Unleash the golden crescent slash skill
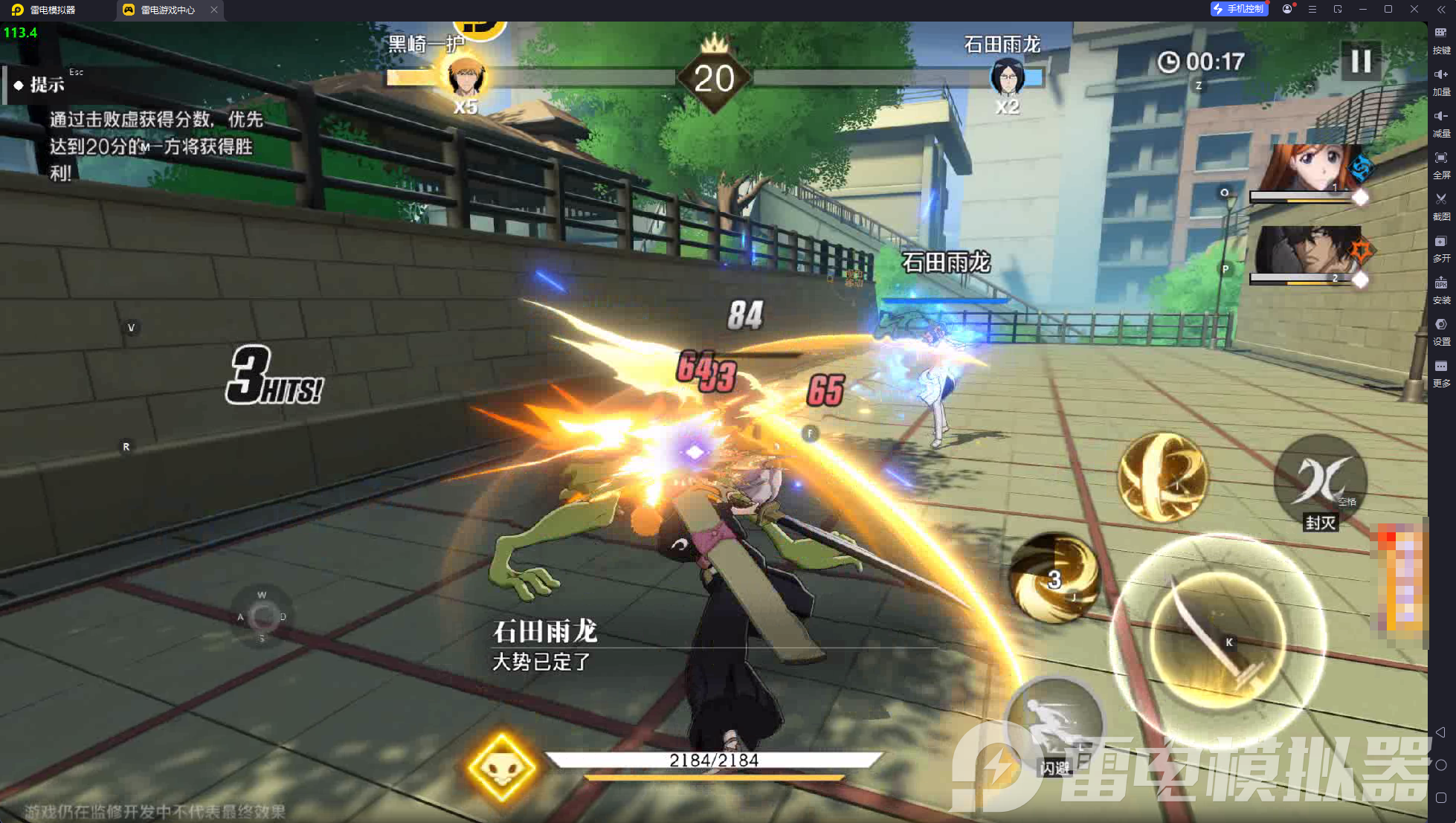The image size is (1456, 823). pyautogui.click(x=1162, y=477)
